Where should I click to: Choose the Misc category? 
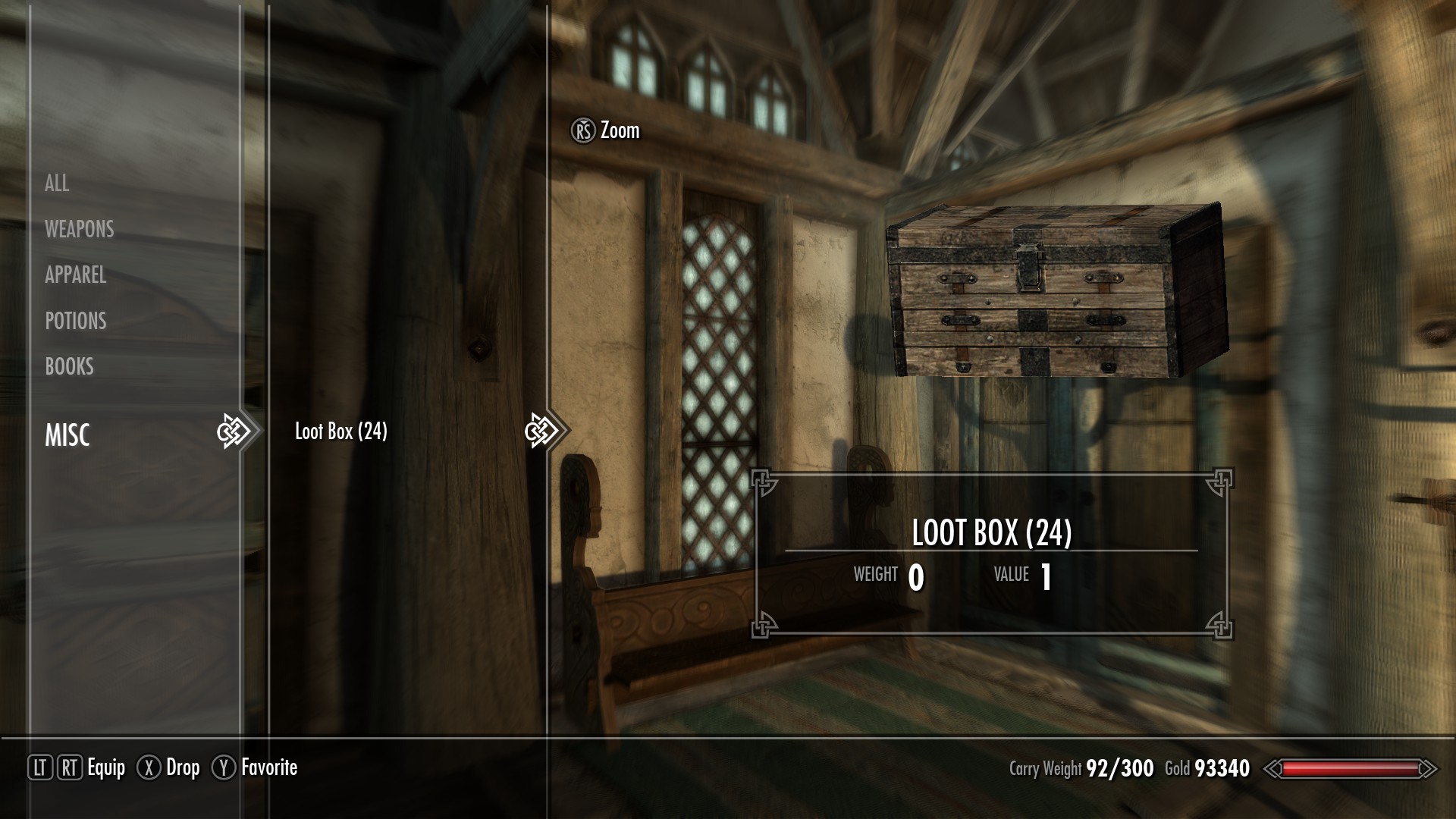click(x=67, y=435)
